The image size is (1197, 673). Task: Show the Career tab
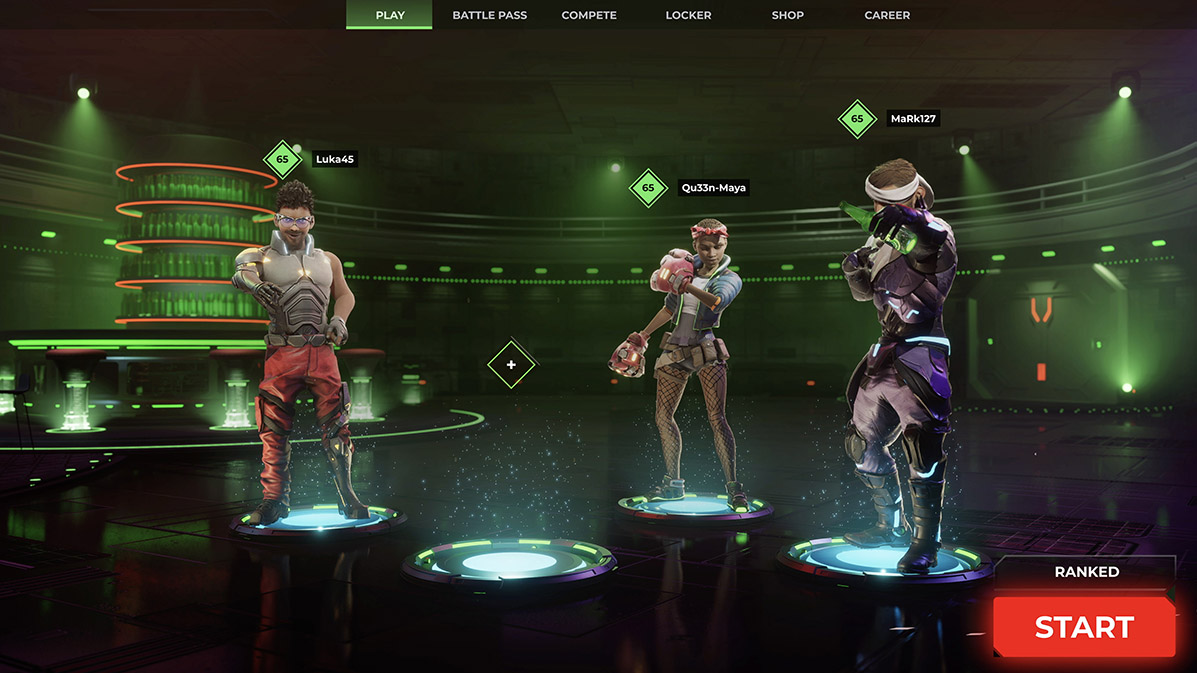[x=887, y=15]
